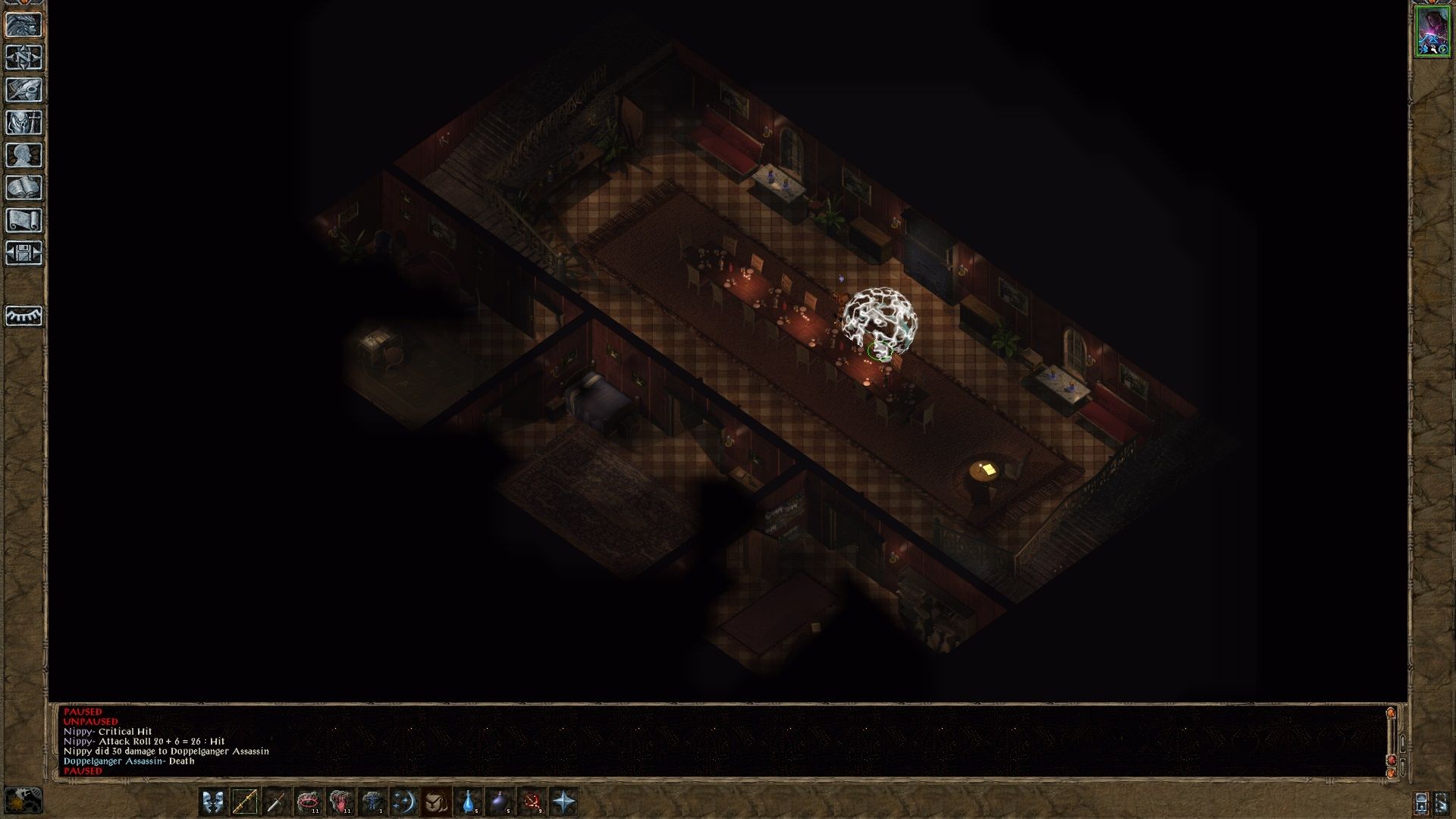
Task: Use the purple potion quick item
Action: coord(499,801)
